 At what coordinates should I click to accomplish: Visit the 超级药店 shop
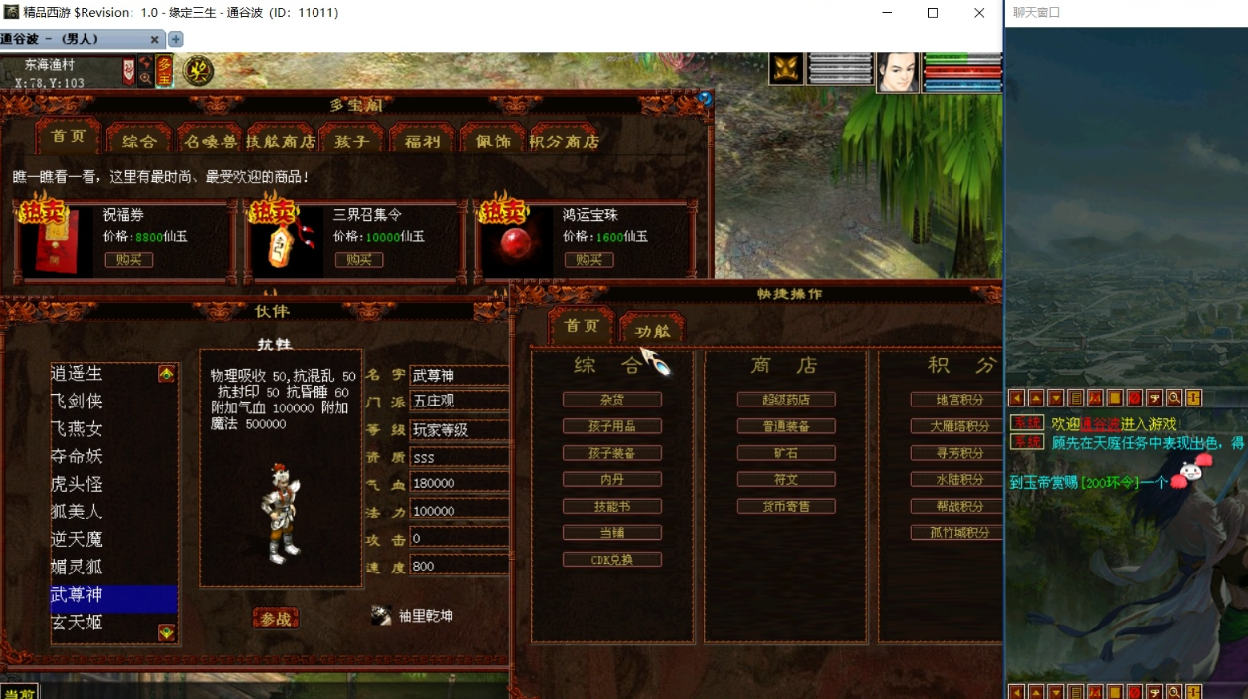coord(786,400)
